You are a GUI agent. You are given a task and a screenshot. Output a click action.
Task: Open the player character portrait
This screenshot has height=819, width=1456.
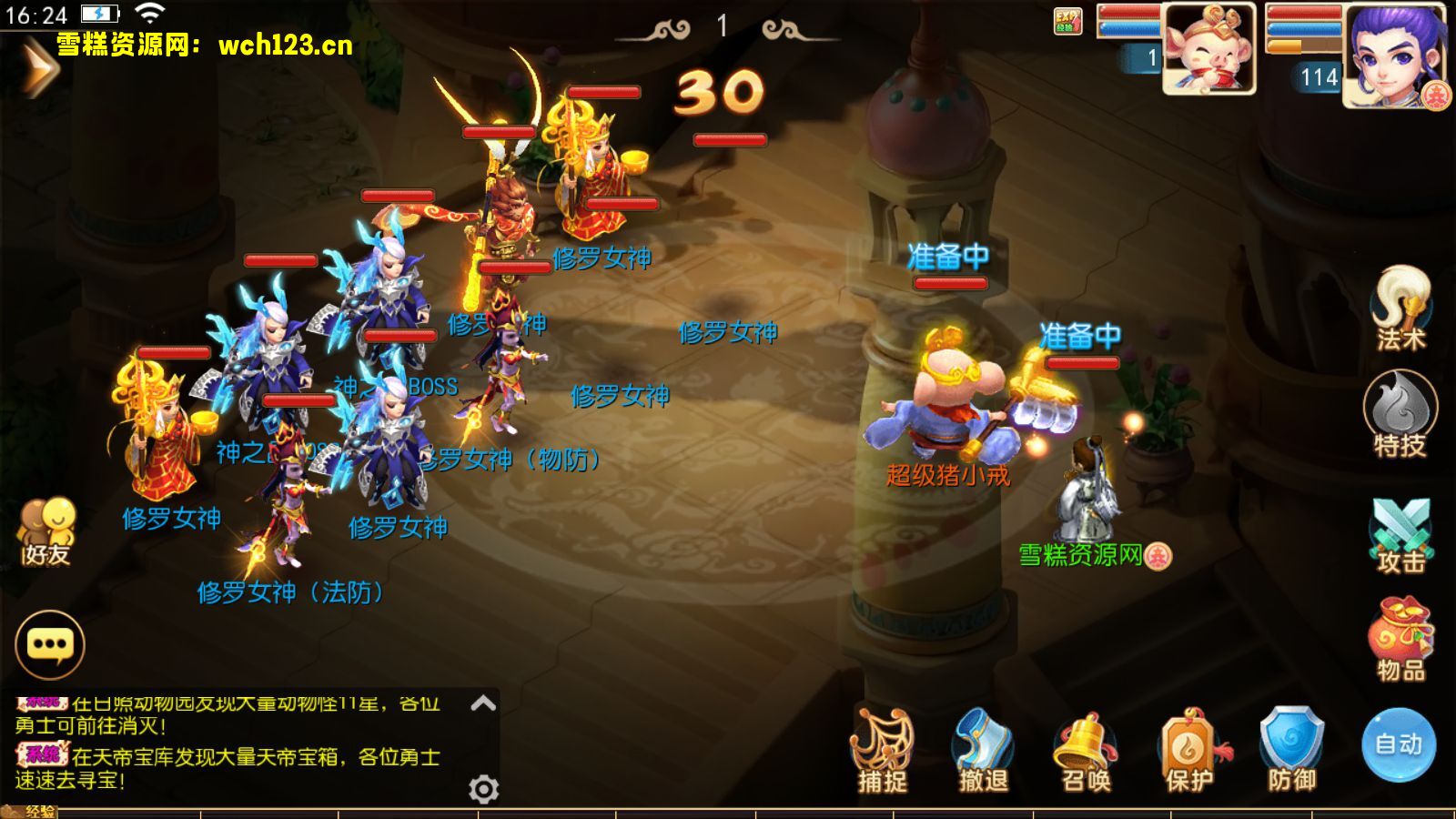pyautogui.click(x=1394, y=55)
